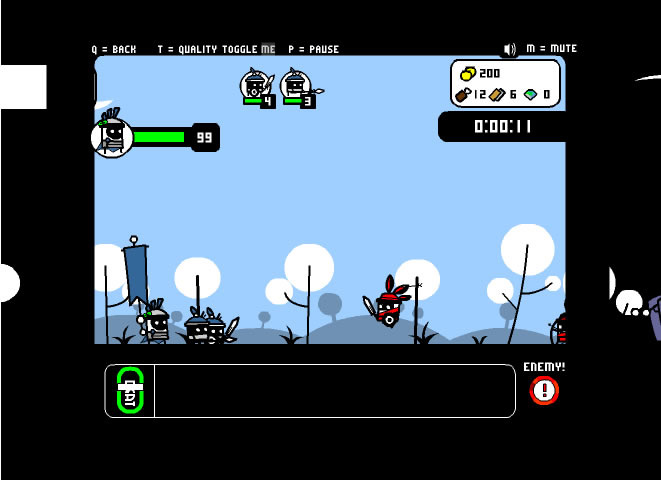Select the spear soldier squad icon

tap(296, 85)
